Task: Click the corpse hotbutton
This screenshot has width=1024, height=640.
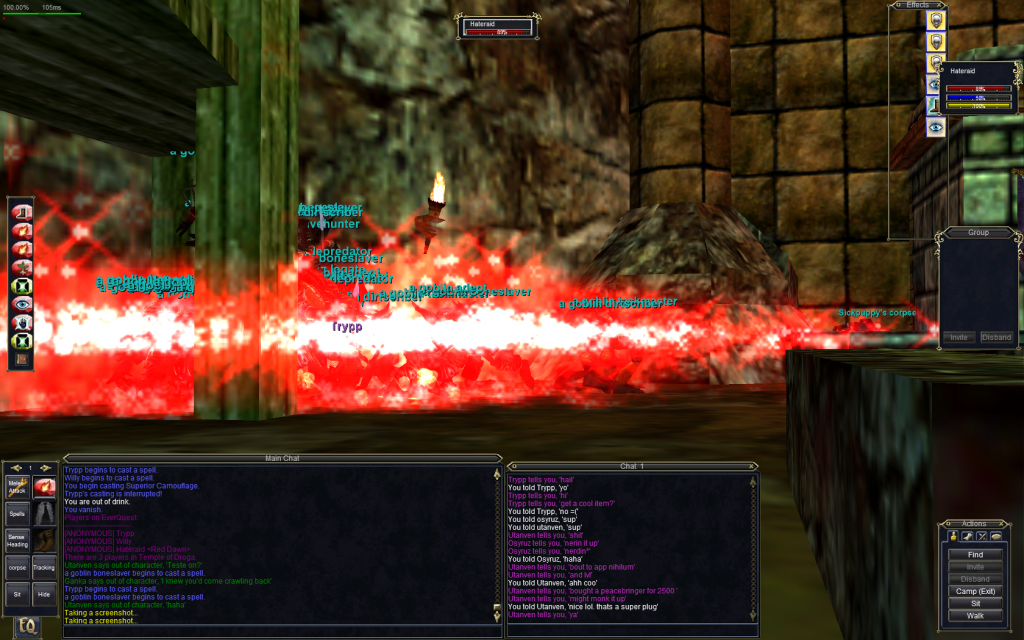Action: tap(17, 567)
